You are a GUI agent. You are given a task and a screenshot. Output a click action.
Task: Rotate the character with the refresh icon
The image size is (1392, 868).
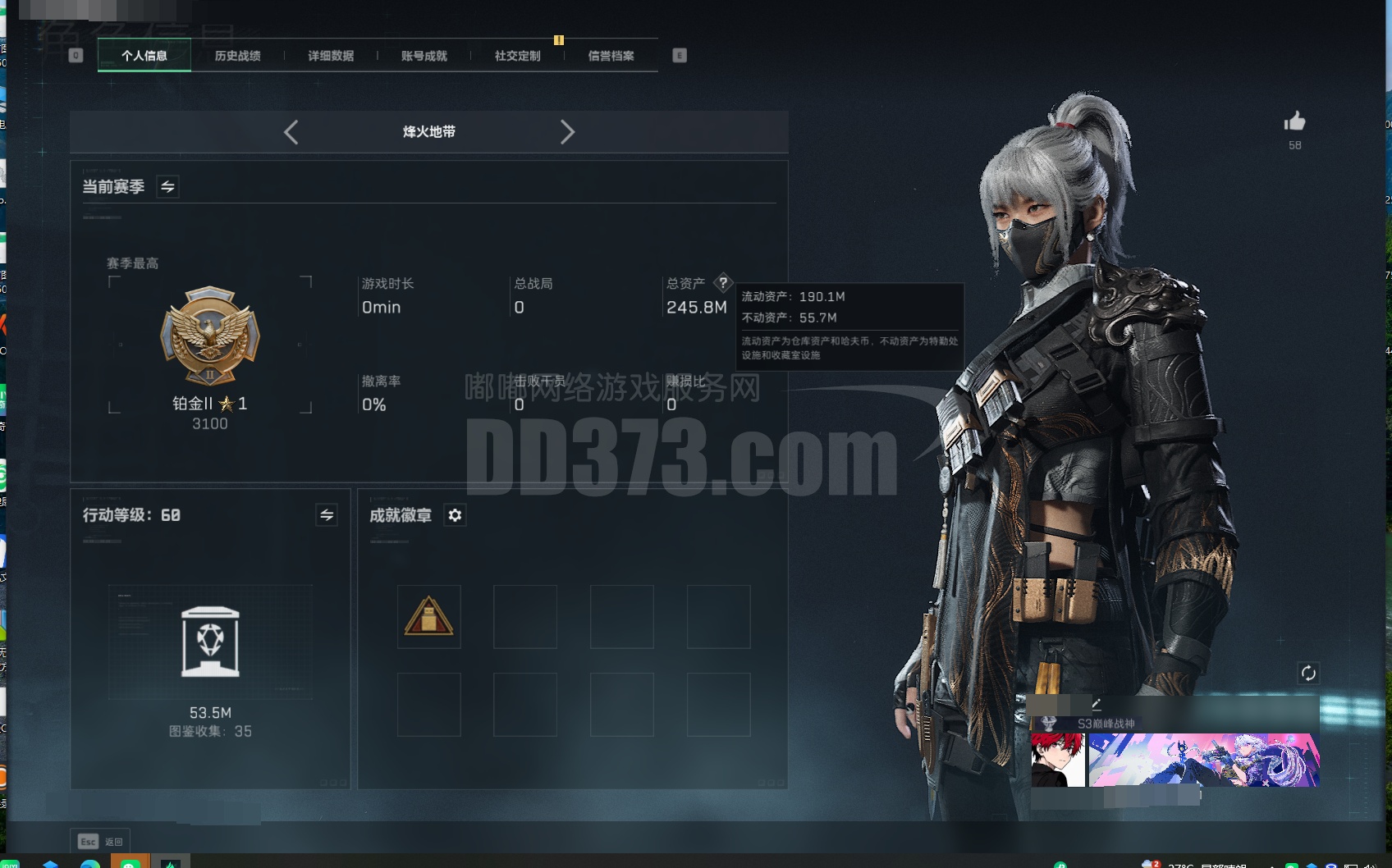[x=1309, y=672]
